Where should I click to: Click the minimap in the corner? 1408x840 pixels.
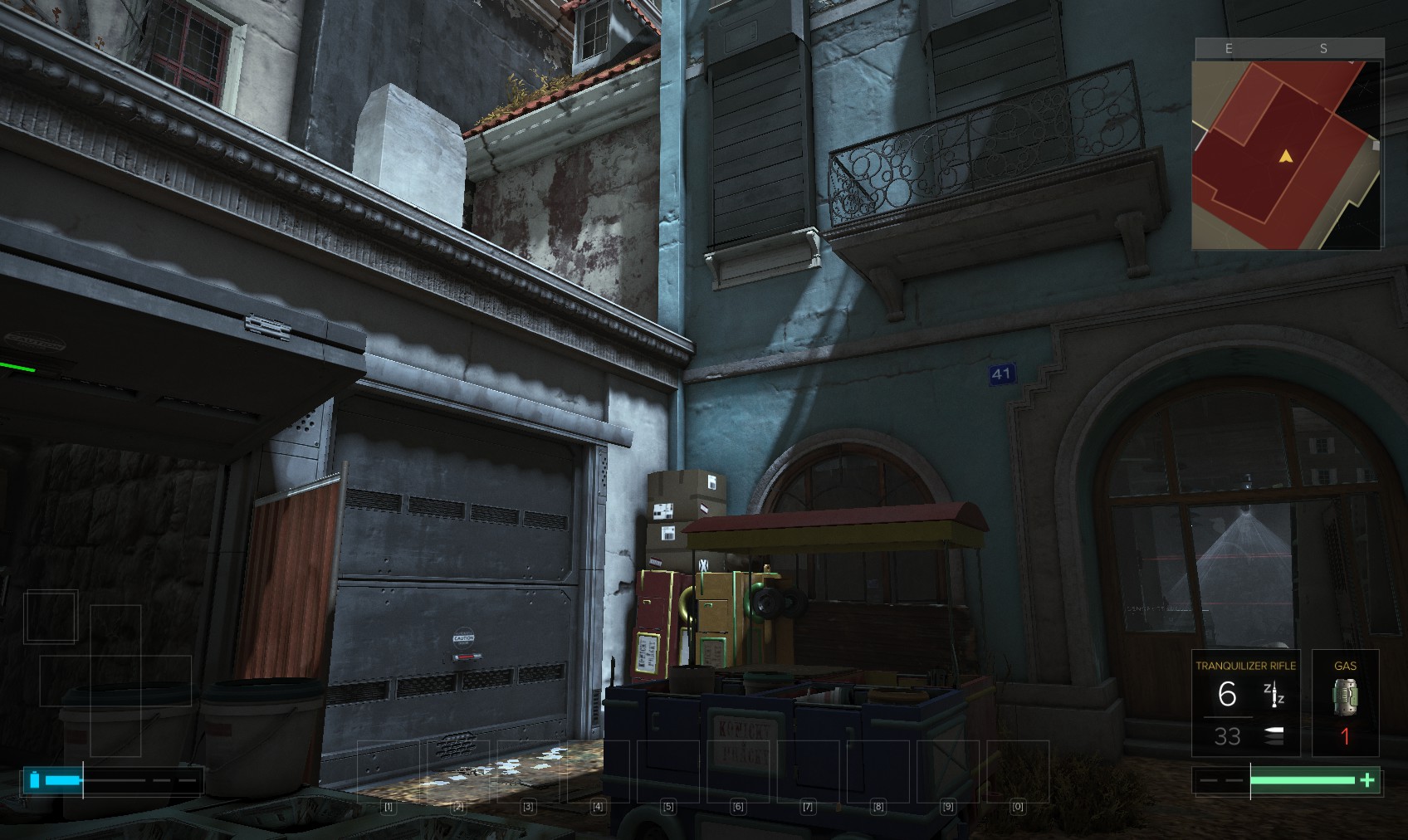[x=1287, y=154]
